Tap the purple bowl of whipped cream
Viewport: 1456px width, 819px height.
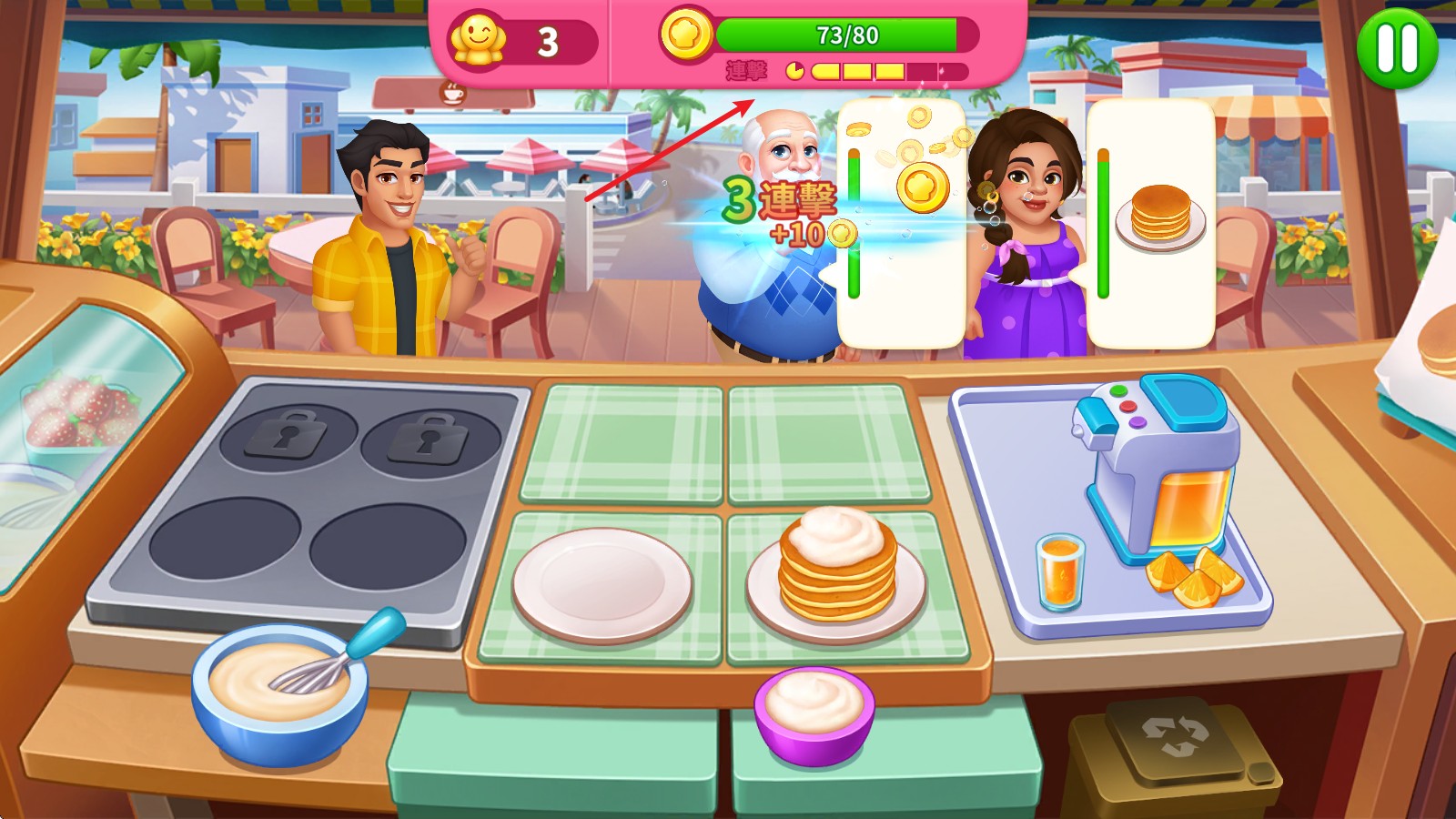coord(813,714)
